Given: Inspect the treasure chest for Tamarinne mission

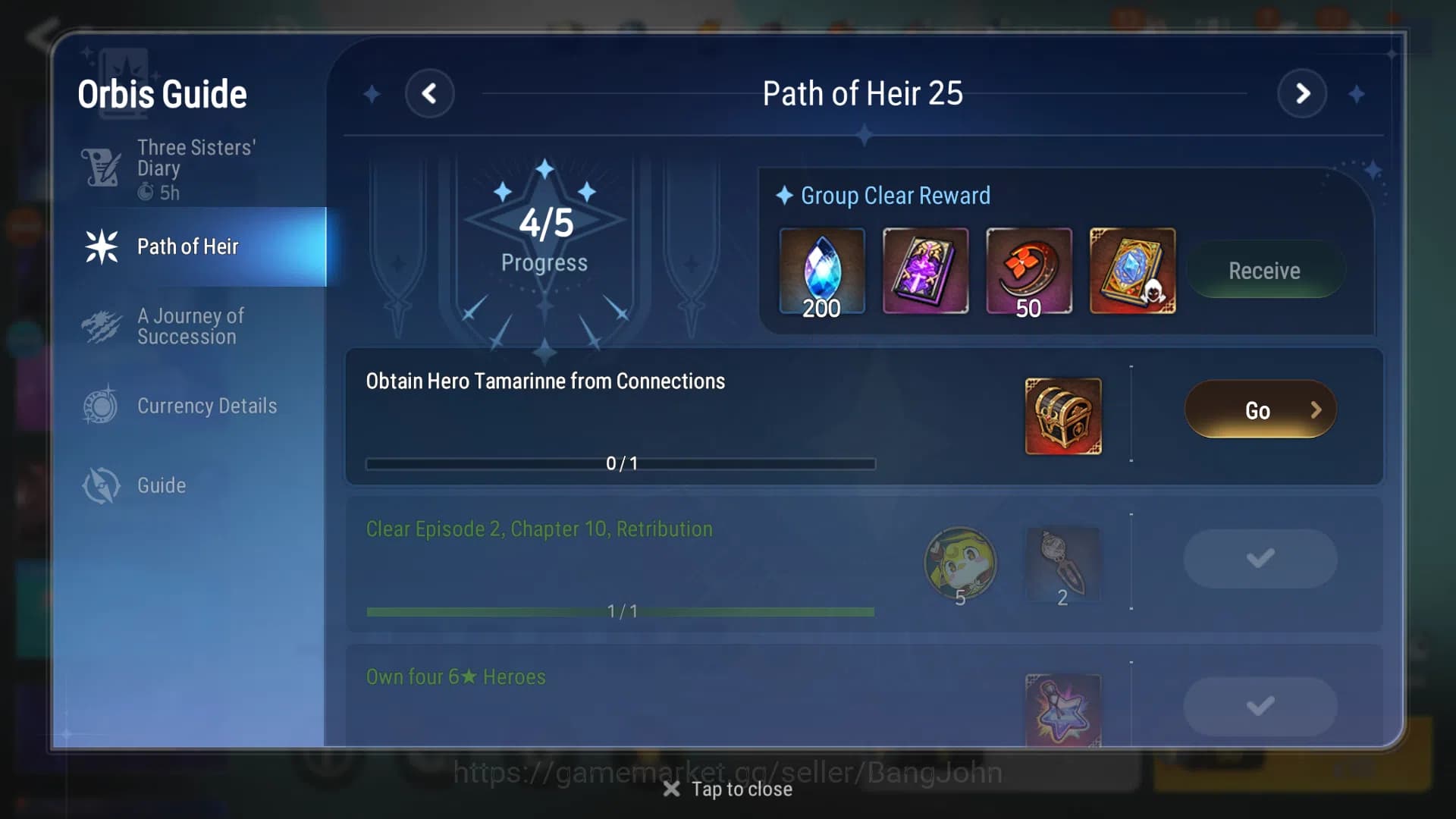Looking at the screenshot, I should click(x=1063, y=416).
